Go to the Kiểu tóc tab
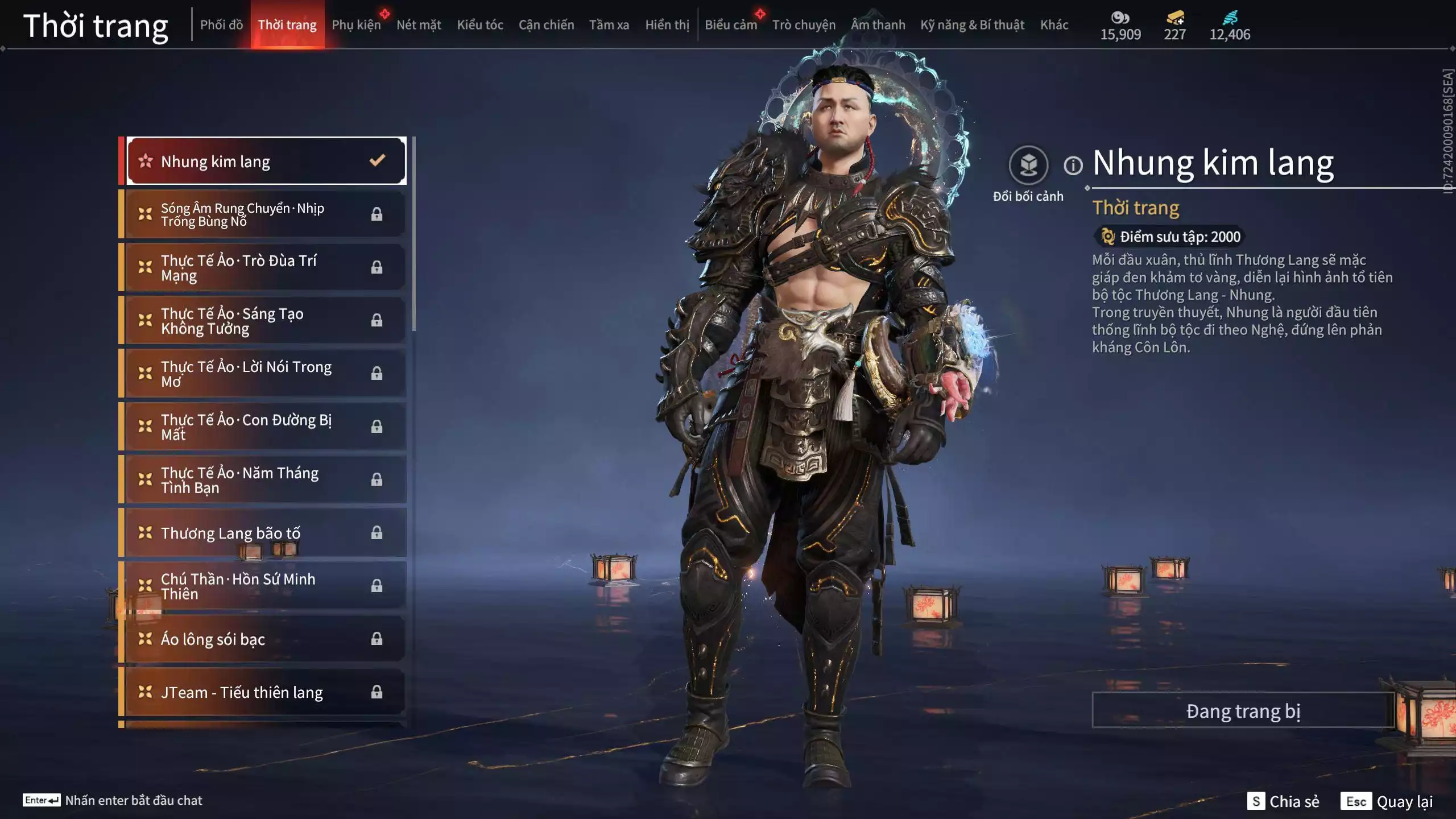The image size is (1456, 819). point(480,24)
